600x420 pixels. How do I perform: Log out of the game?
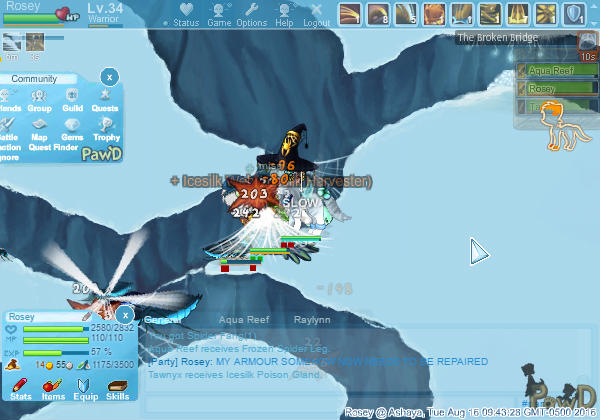316,15
